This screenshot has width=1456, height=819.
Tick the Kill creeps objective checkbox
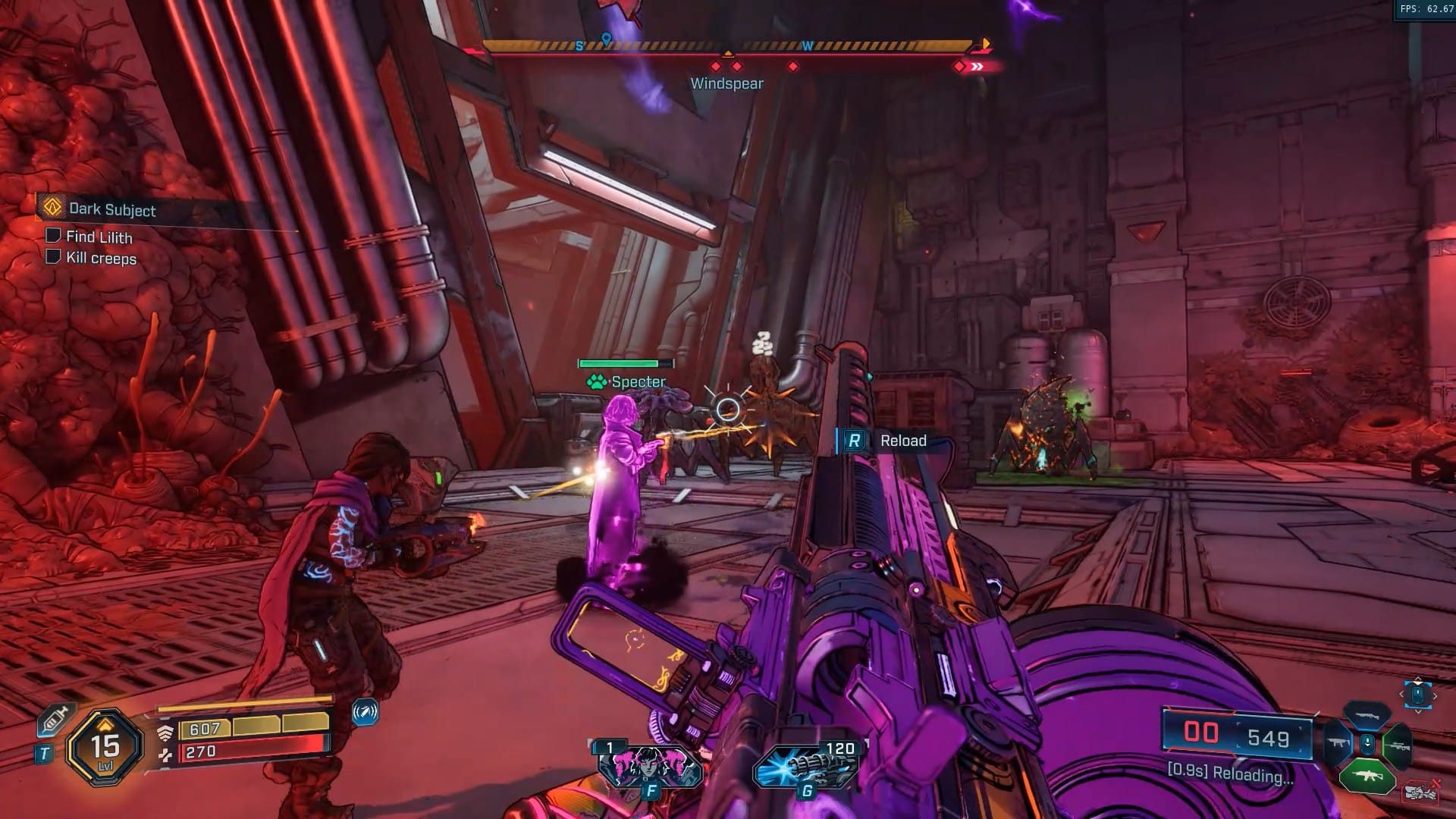point(53,257)
